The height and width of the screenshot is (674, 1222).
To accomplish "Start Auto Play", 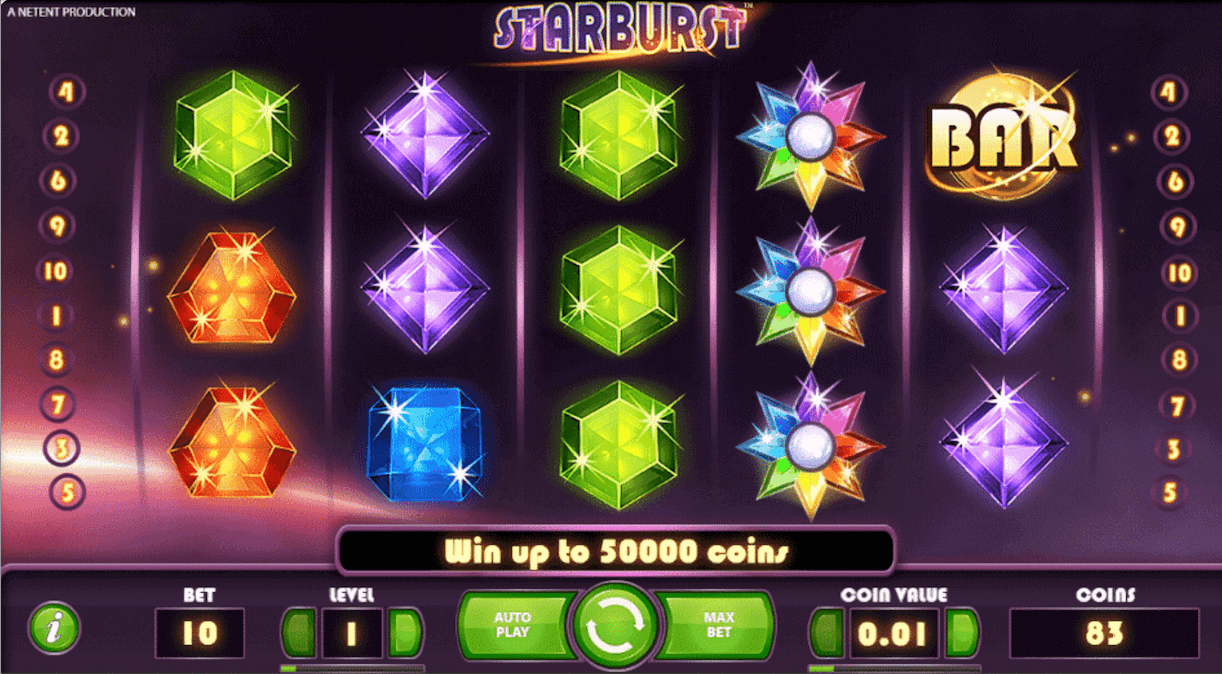I will 512,626.
